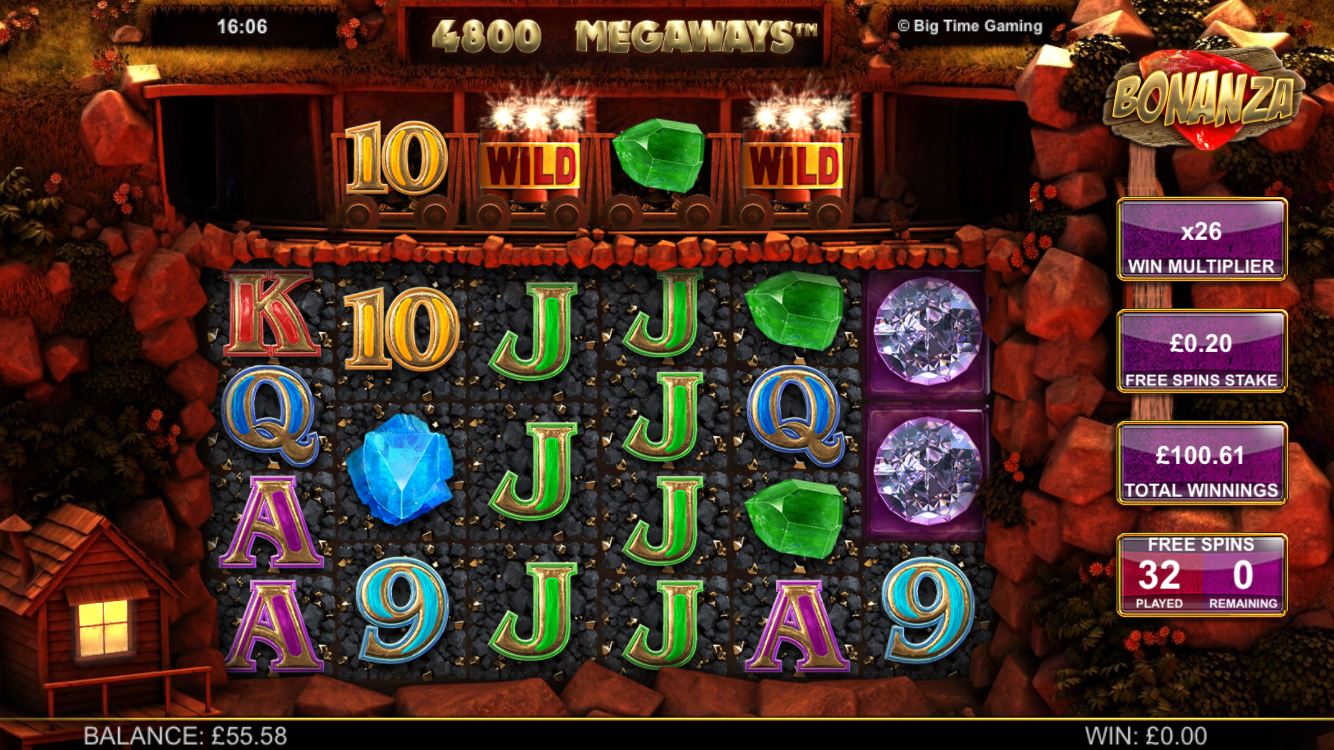This screenshot has height=750, width=1334.
Task: Click the purple diamond symbol on reel six
Action: [x=924, y=330]
